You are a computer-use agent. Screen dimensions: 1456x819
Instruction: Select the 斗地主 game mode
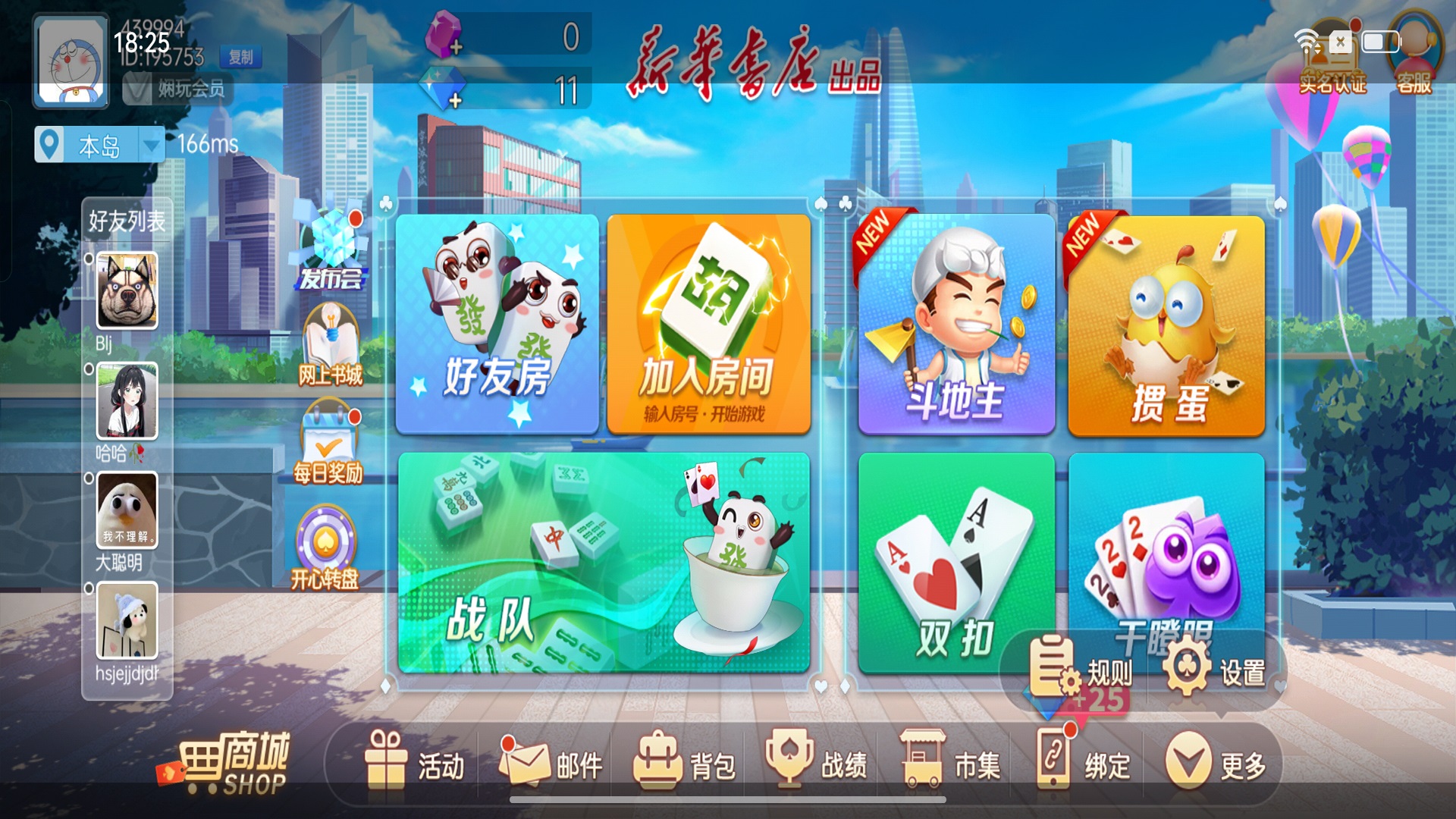point(955,326)
